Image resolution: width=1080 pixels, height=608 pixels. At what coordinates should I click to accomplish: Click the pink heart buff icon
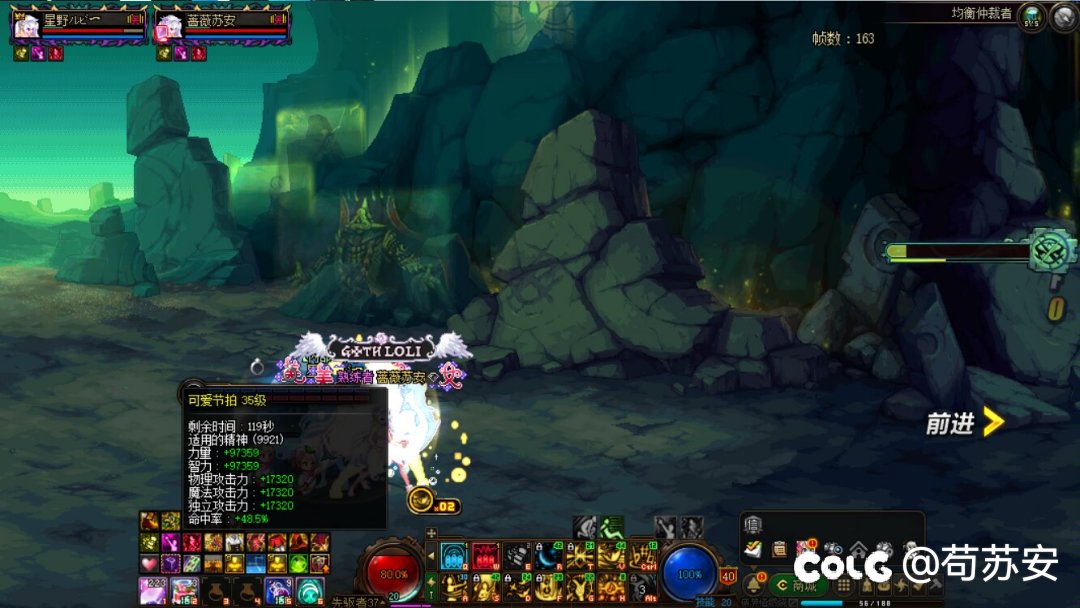pyautogui.click(x=149, y=563)
